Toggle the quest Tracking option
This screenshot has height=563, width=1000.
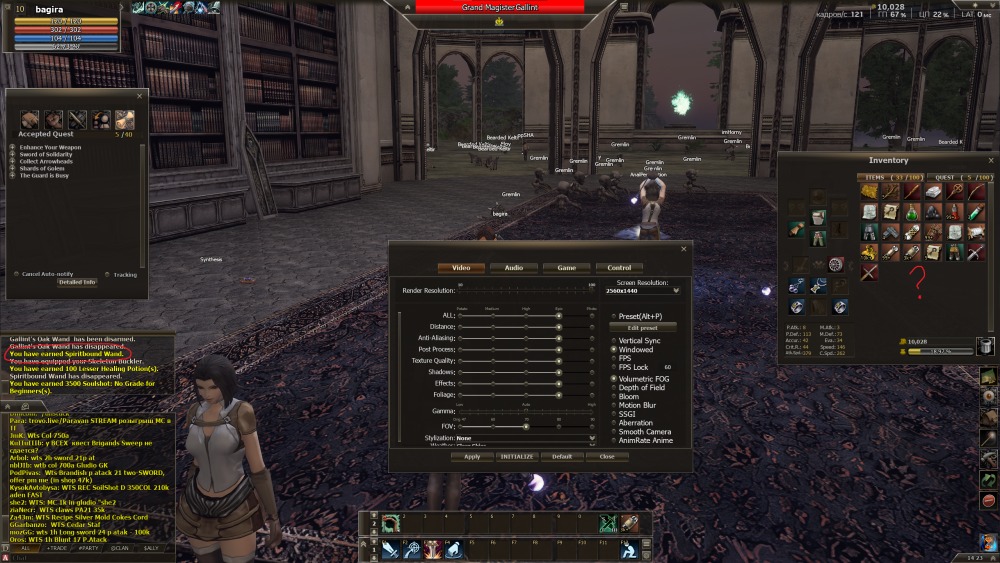tap(106, 274)
